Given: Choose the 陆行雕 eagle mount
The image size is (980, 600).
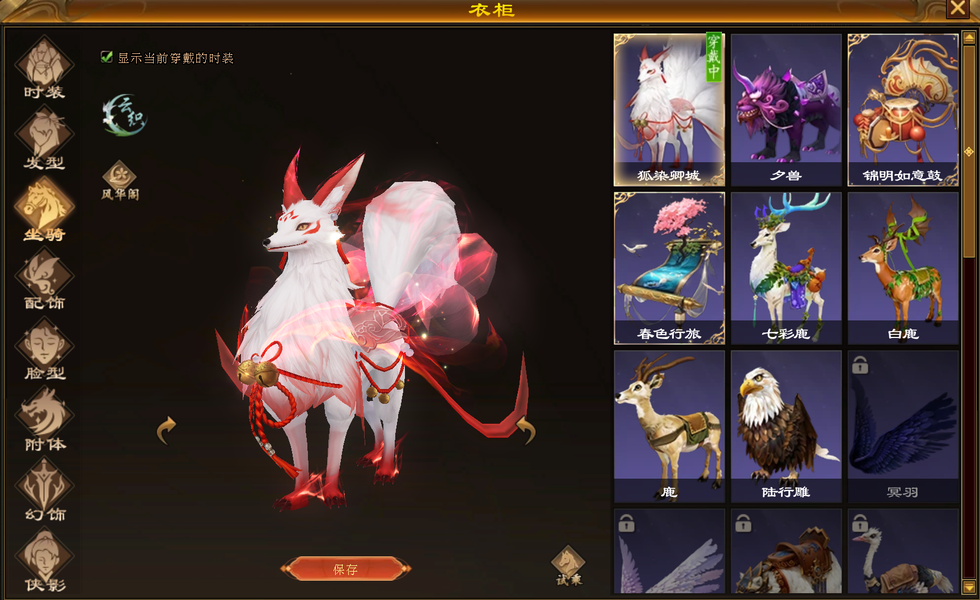Looking at the screenshot, I should [x=786, y=424].
